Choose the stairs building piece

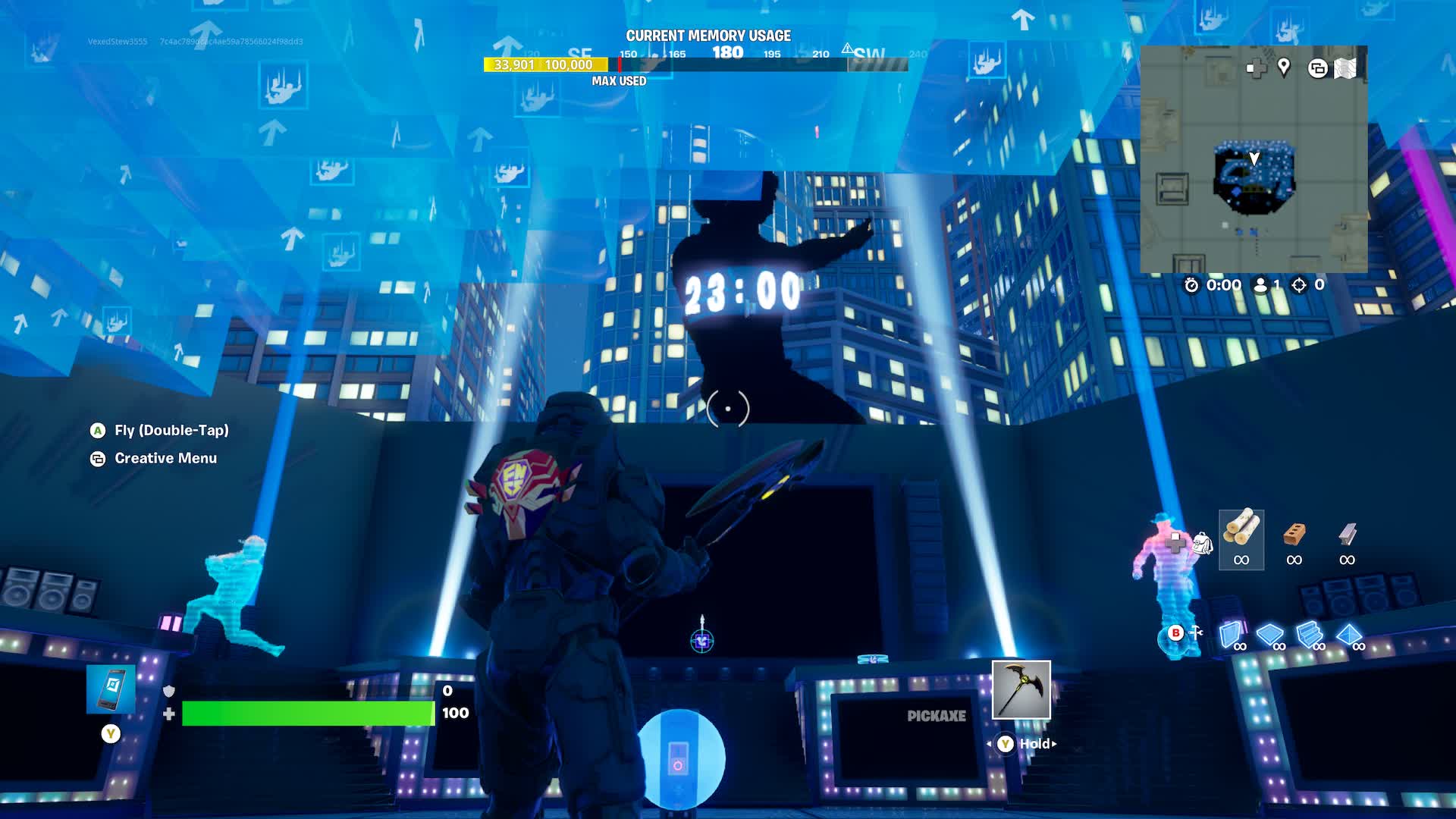[x=1310, y=635]
